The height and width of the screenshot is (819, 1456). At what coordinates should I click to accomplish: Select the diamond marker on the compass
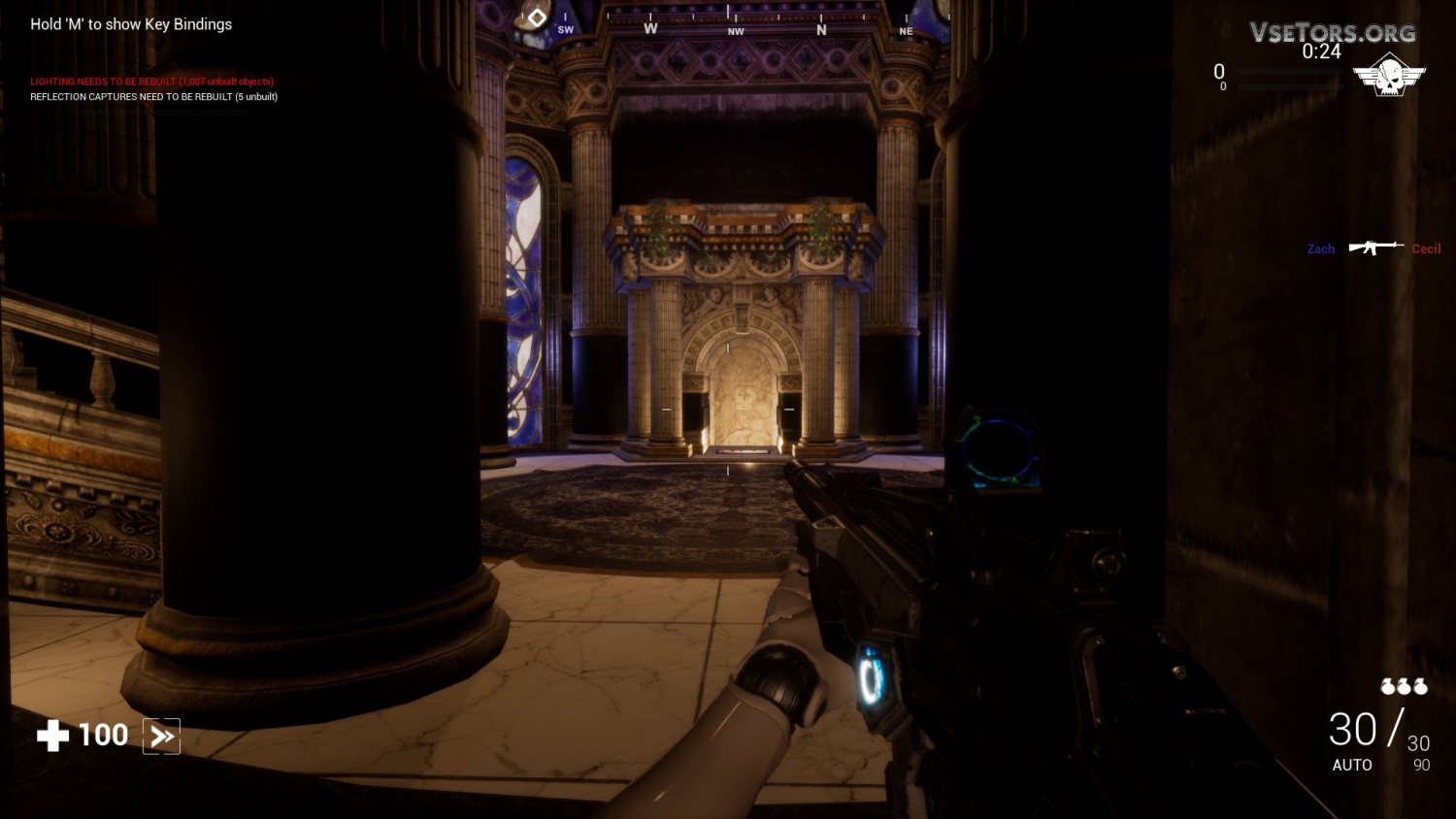pos(537,17)
